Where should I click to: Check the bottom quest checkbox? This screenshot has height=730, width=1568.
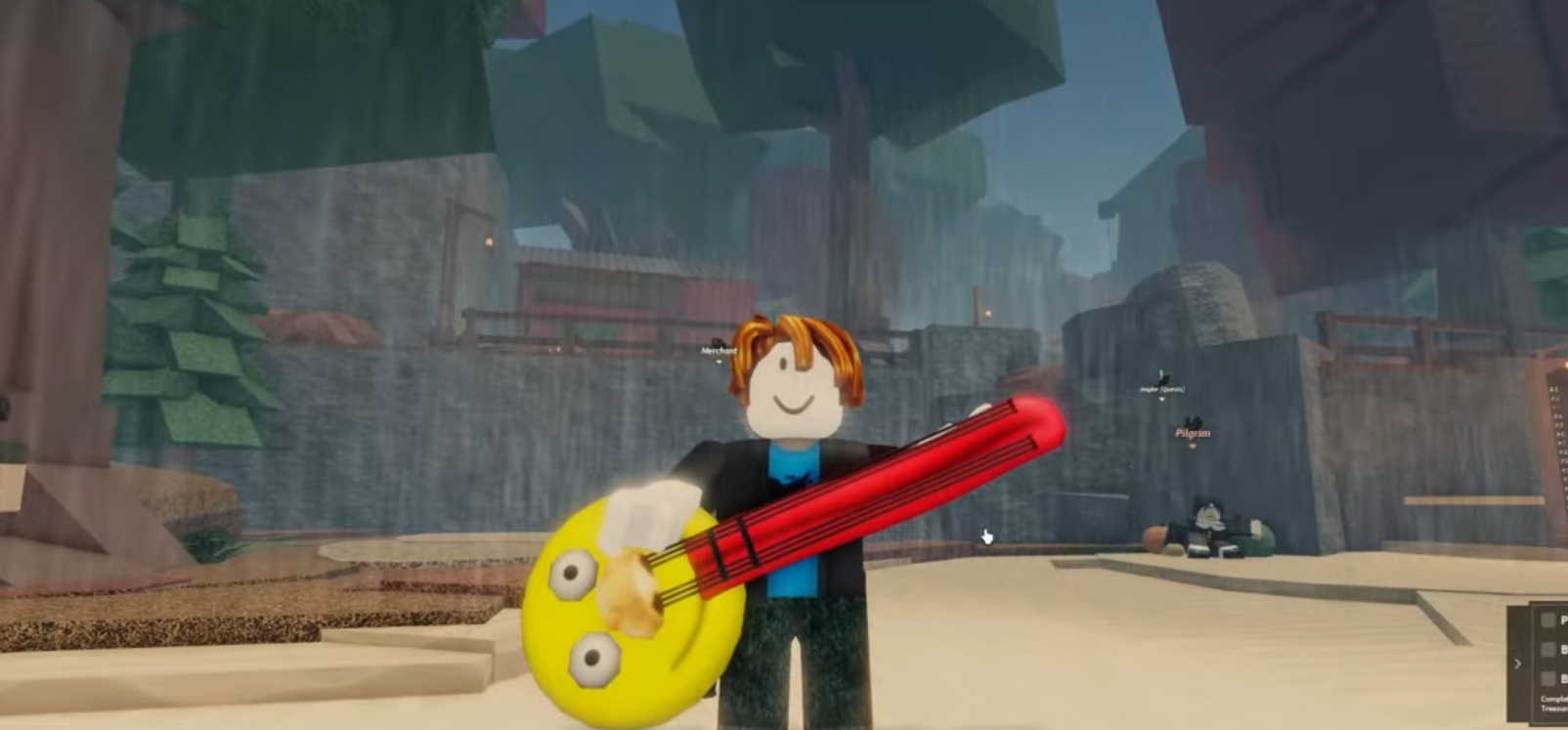[x=1547, y=677]
